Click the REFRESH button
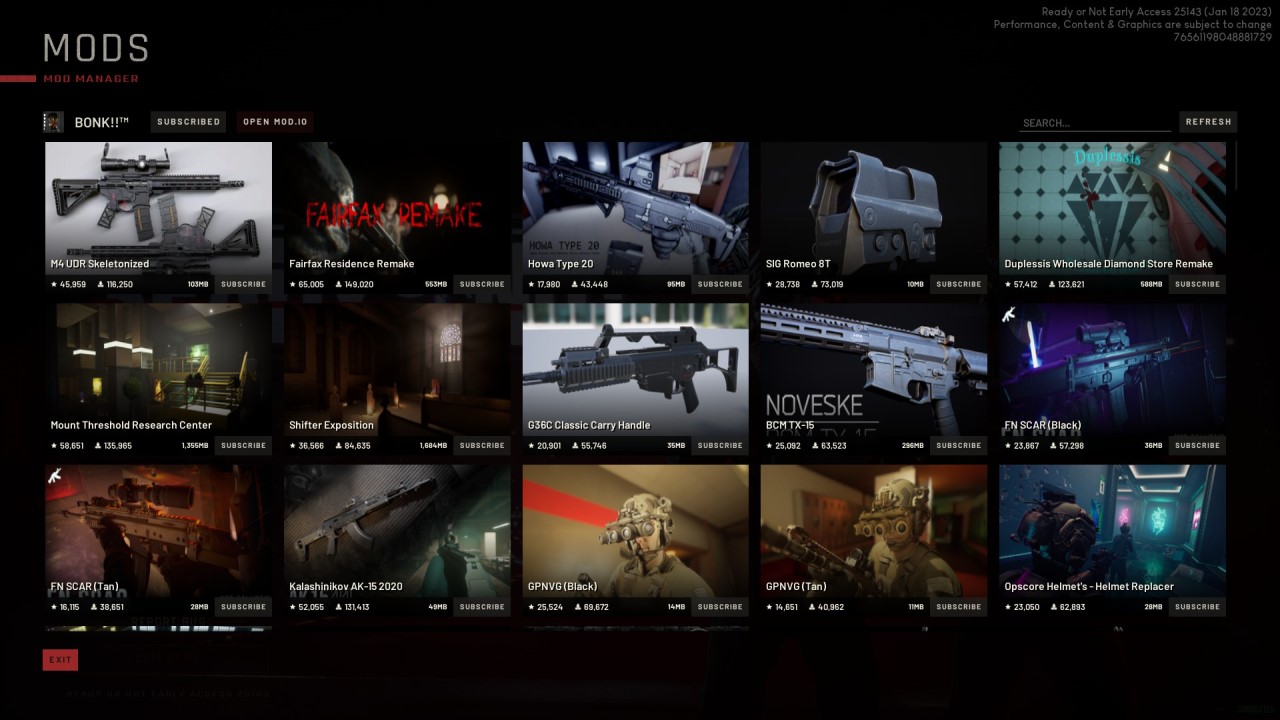 1208,121
